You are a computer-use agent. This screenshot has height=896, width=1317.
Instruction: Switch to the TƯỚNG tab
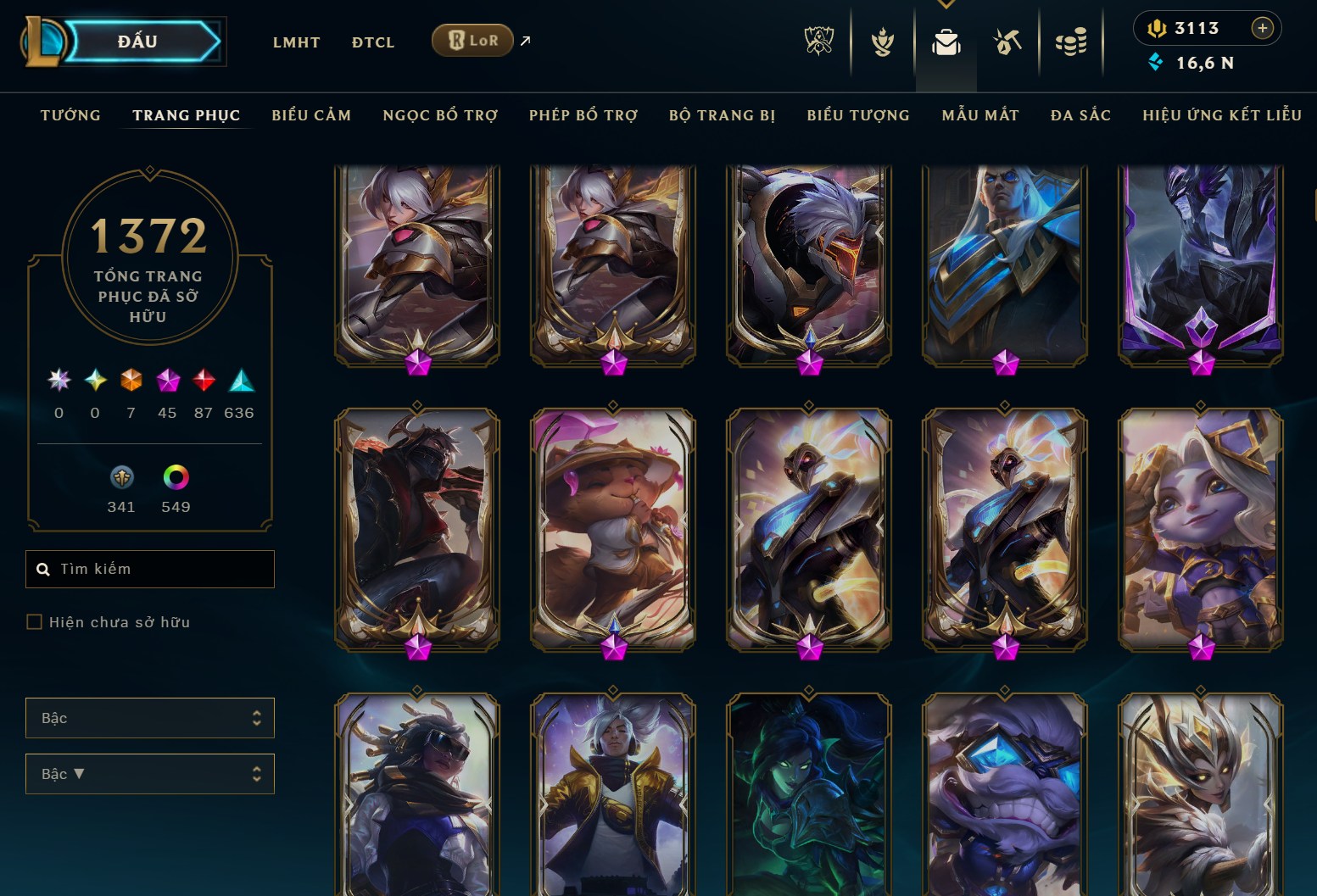pyautogui.click(x=70, y=115)
